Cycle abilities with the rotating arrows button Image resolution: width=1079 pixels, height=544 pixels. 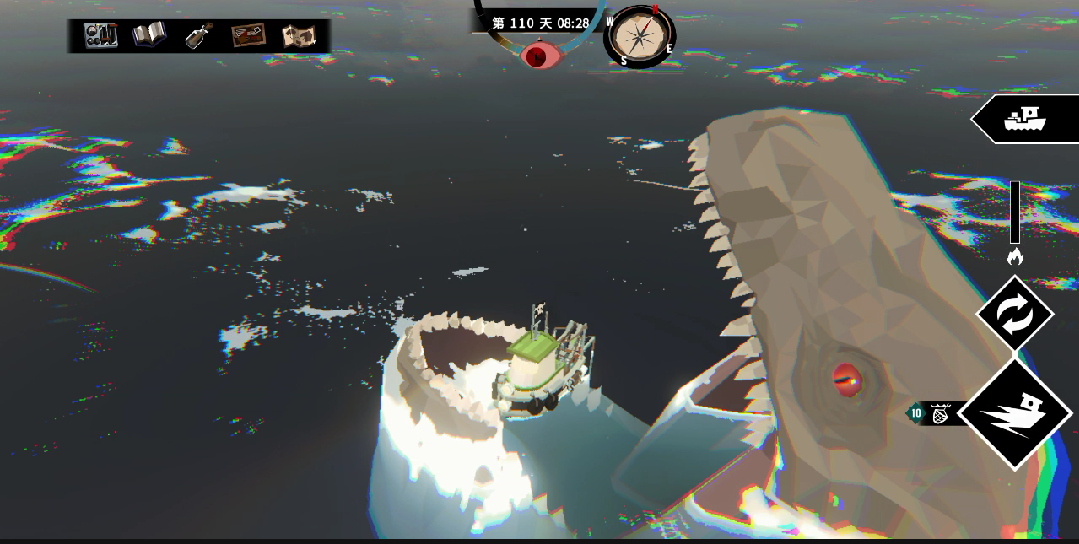point(1015,315)
